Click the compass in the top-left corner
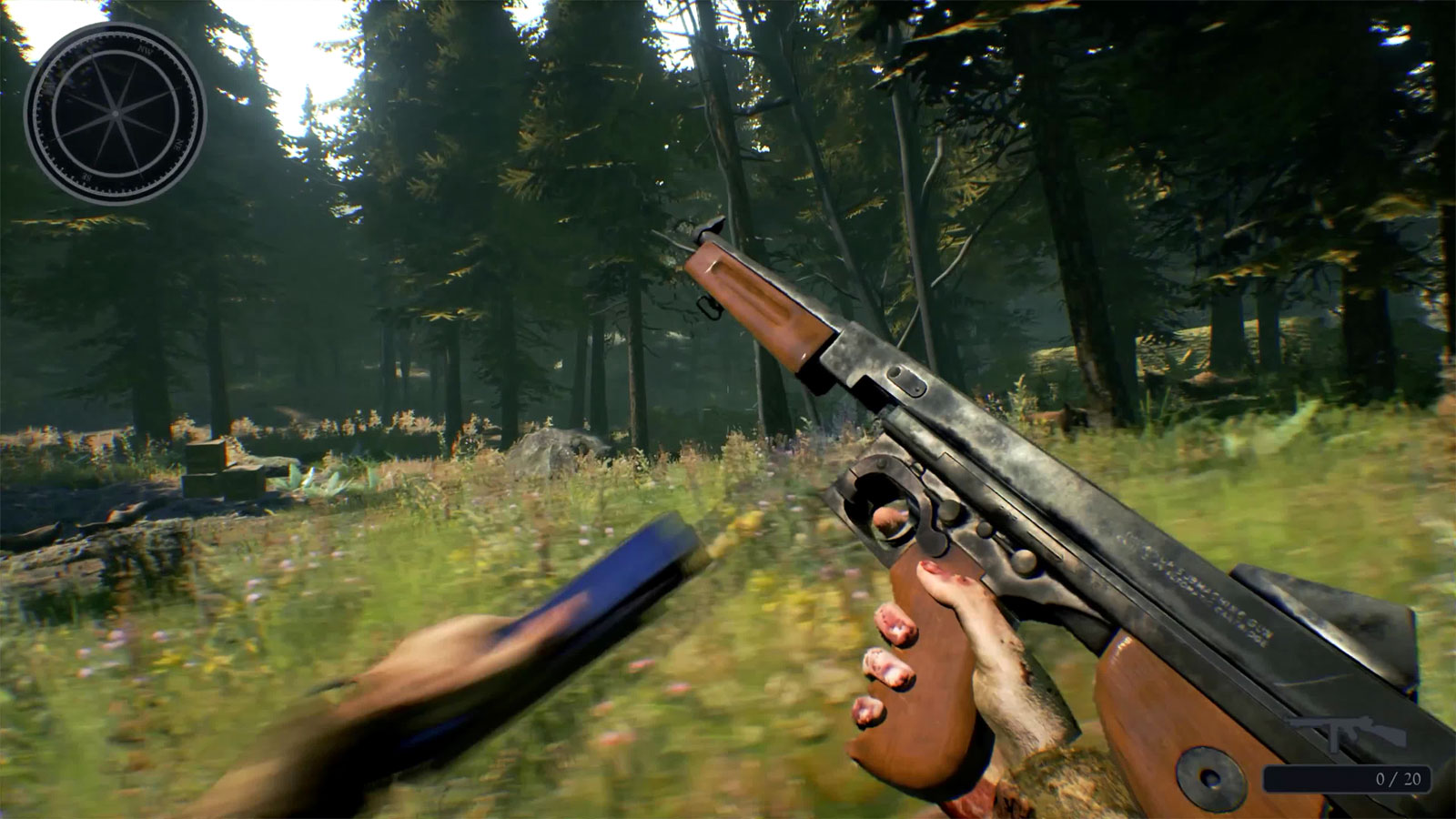 click(116, 111)
